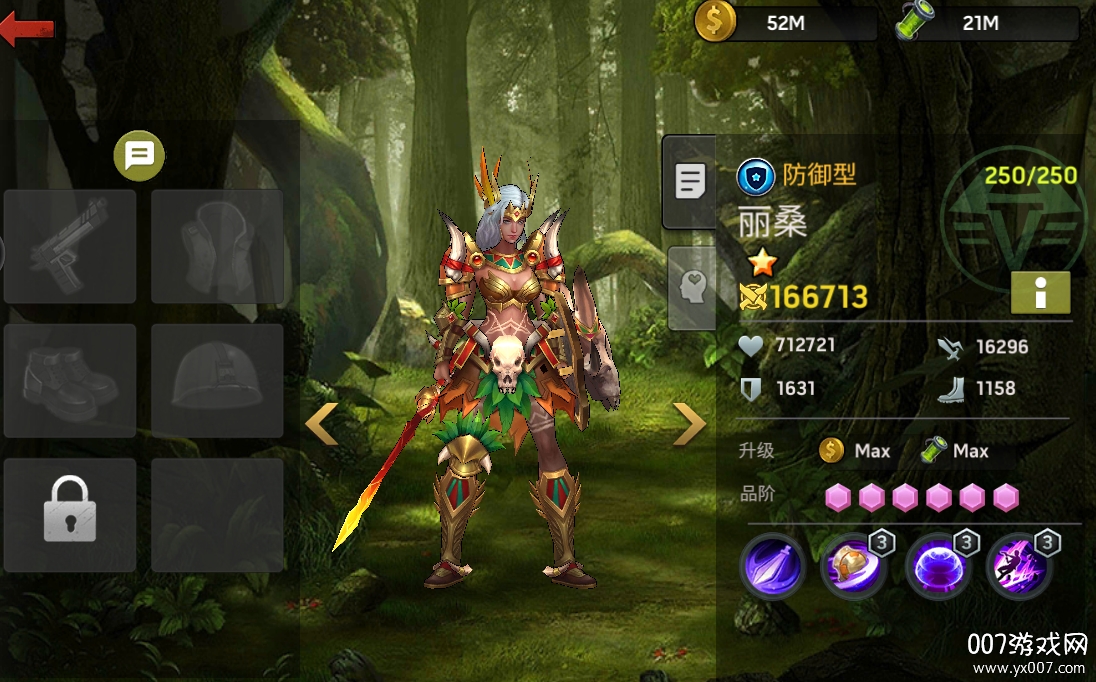This screenshot has height=682, width=1096.
Task: Open the hero info 'i' button
Action: point(1040,292)
